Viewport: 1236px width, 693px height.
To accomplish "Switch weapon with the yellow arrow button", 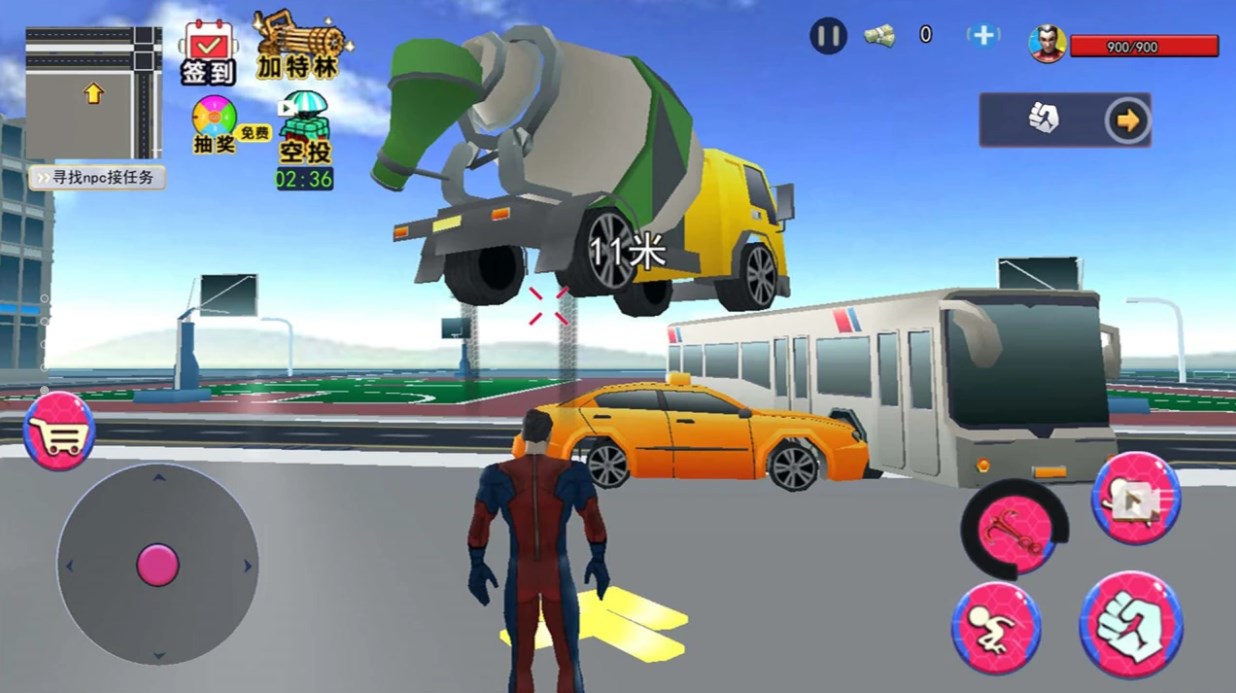I will (1128, 121).
